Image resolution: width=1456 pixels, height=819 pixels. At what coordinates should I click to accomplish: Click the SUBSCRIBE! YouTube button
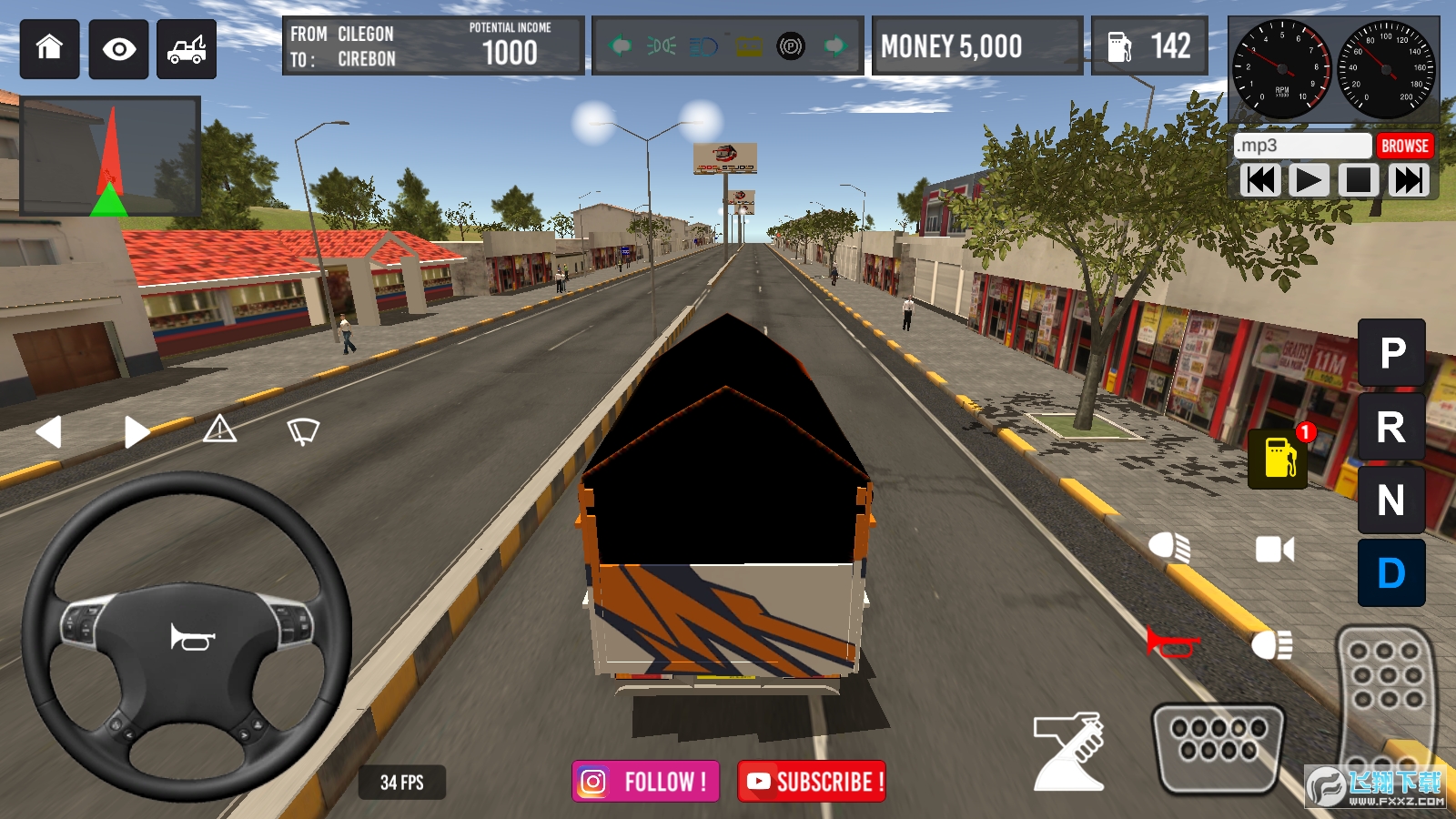coord(813,781)
